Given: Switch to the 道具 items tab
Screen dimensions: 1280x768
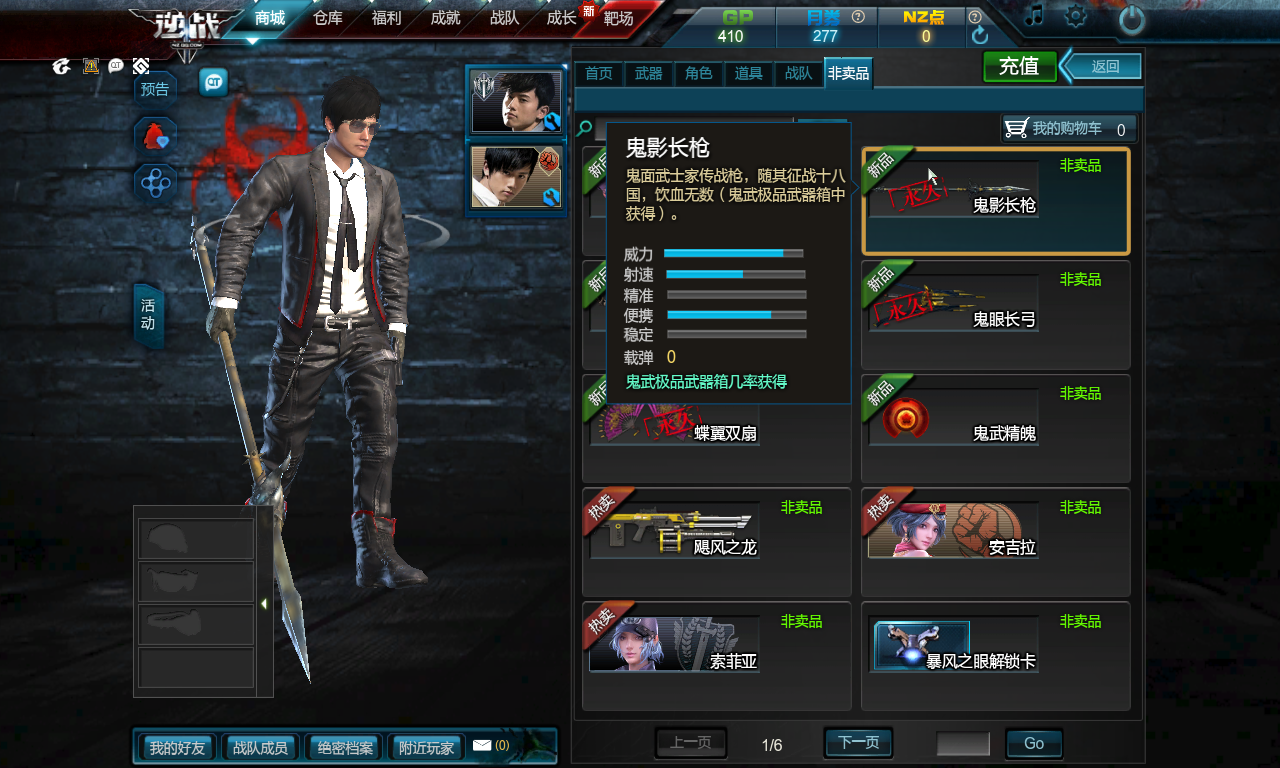Looking at the screenshot, I should [x=748, y=74].
